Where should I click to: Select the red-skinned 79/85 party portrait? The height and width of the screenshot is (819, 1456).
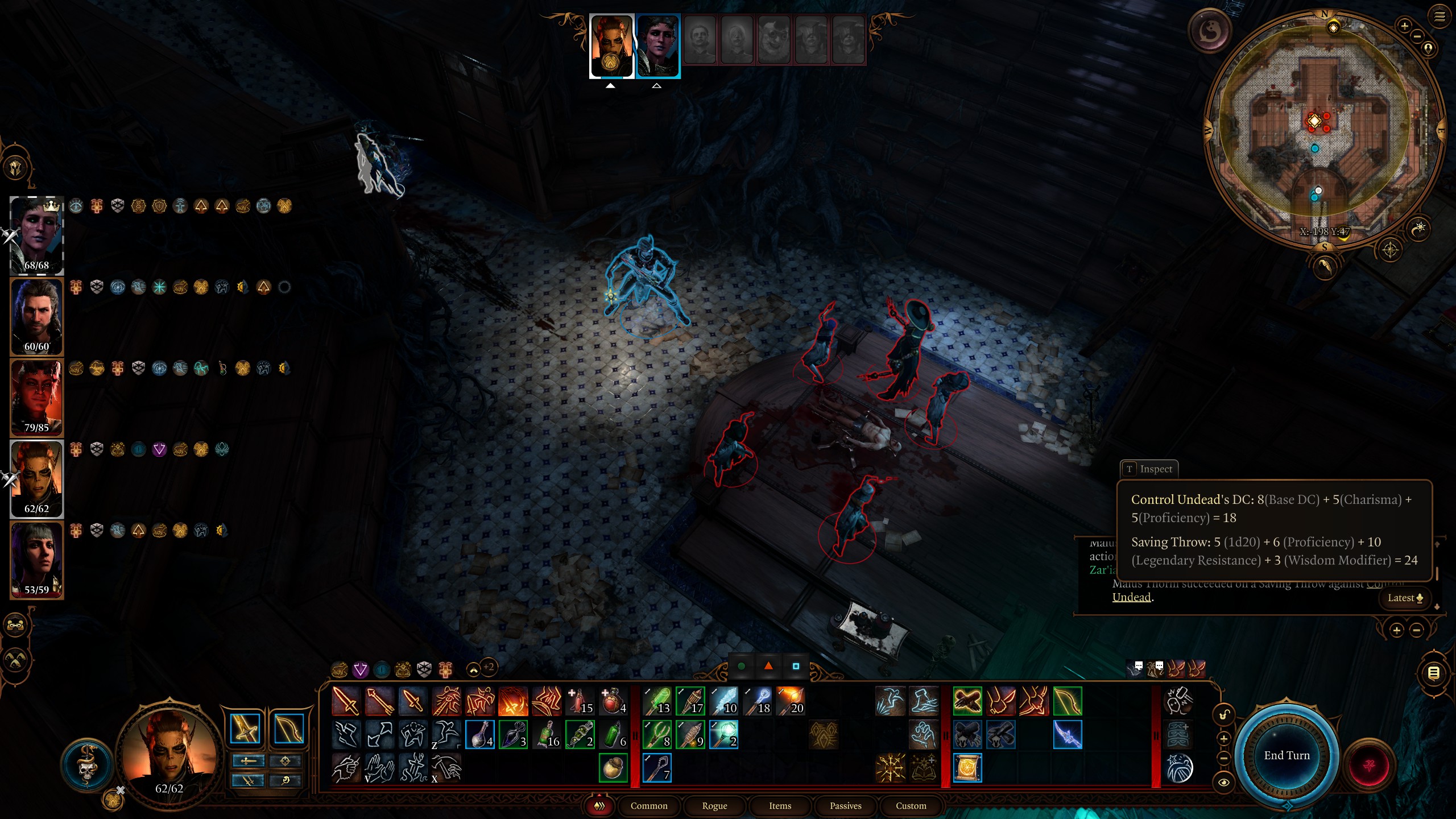tap(37, 397)
